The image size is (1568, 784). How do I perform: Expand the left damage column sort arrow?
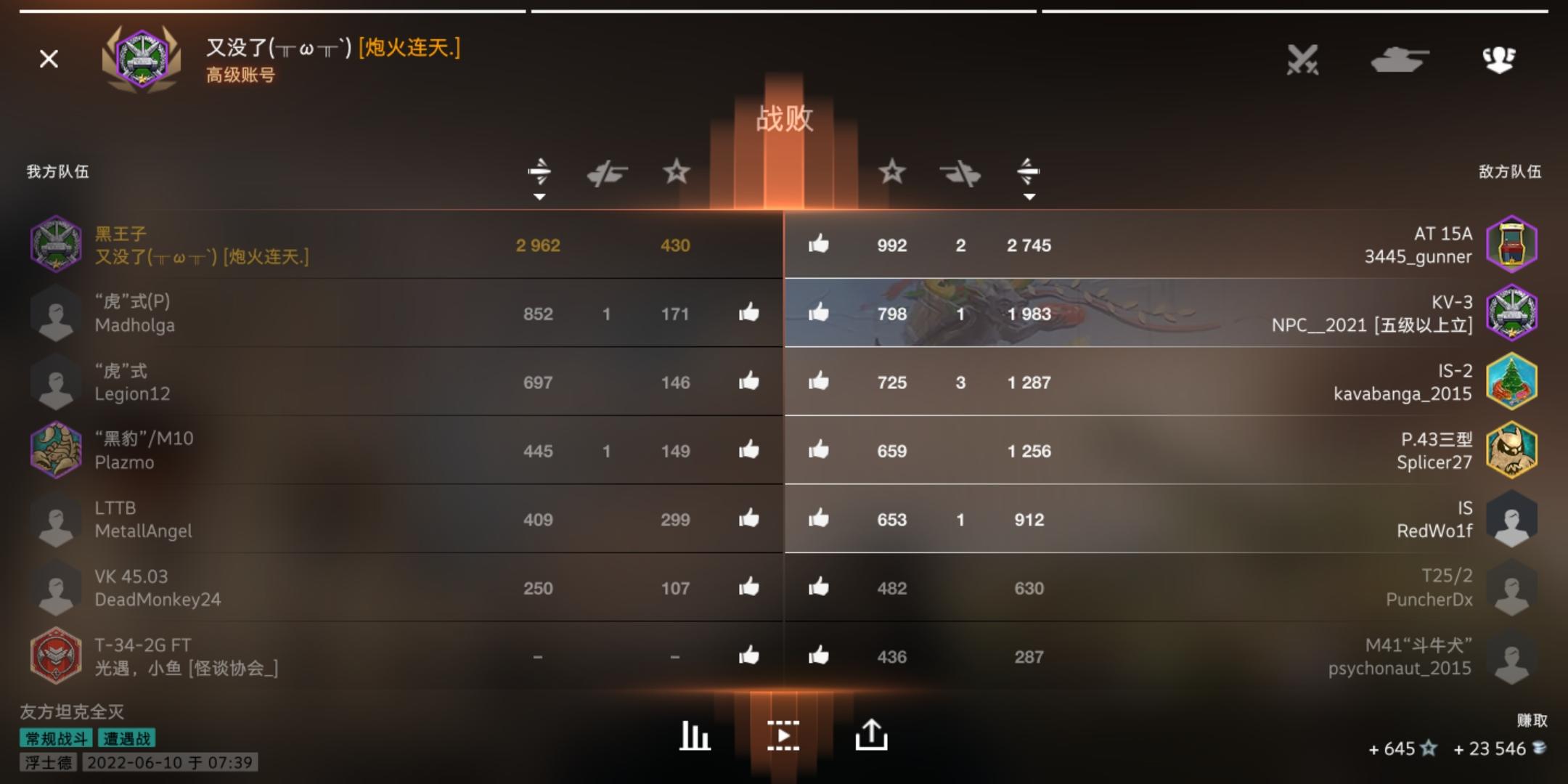pos(538,195)
